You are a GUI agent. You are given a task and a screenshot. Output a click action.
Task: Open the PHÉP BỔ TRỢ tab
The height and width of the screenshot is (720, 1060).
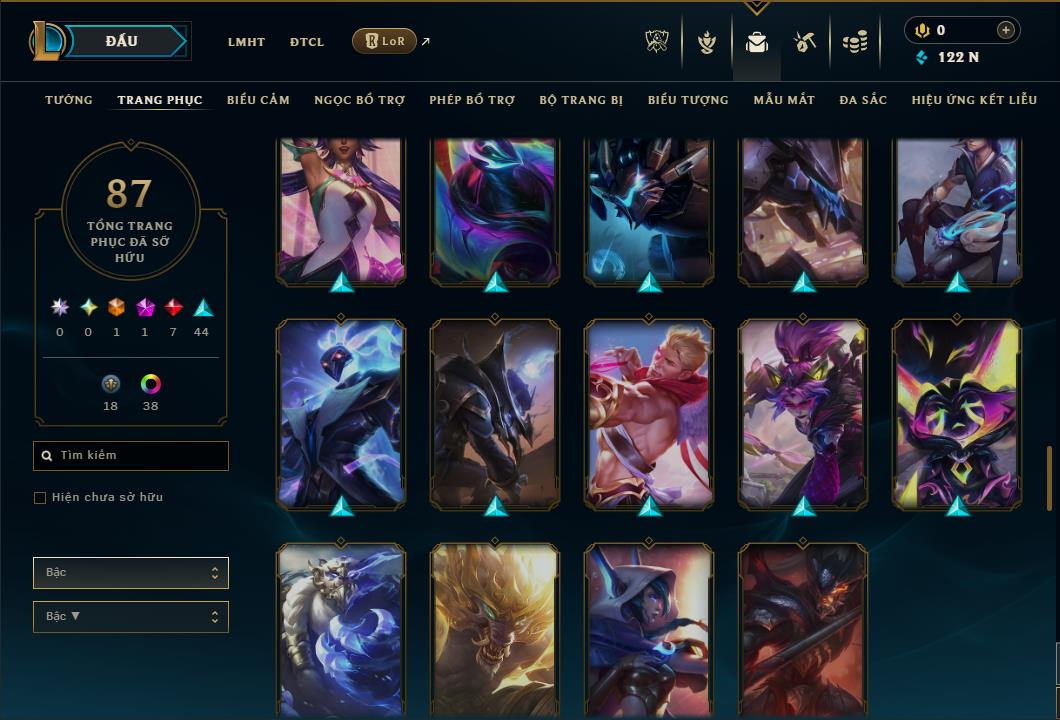[472, 100]
